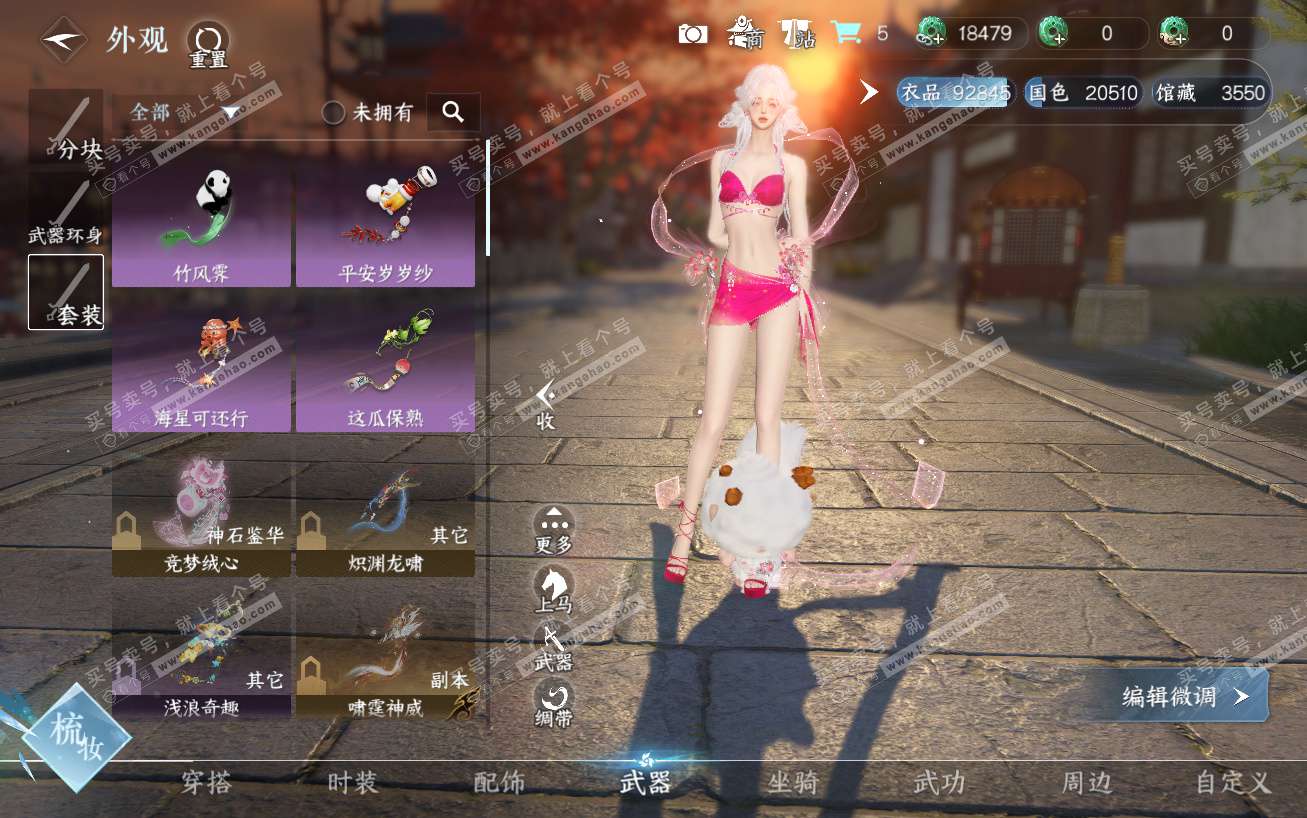The width and height of the screenshot is (1307, 818).
Task: Open the shopping cart icon
Action: tap(846, 33)
